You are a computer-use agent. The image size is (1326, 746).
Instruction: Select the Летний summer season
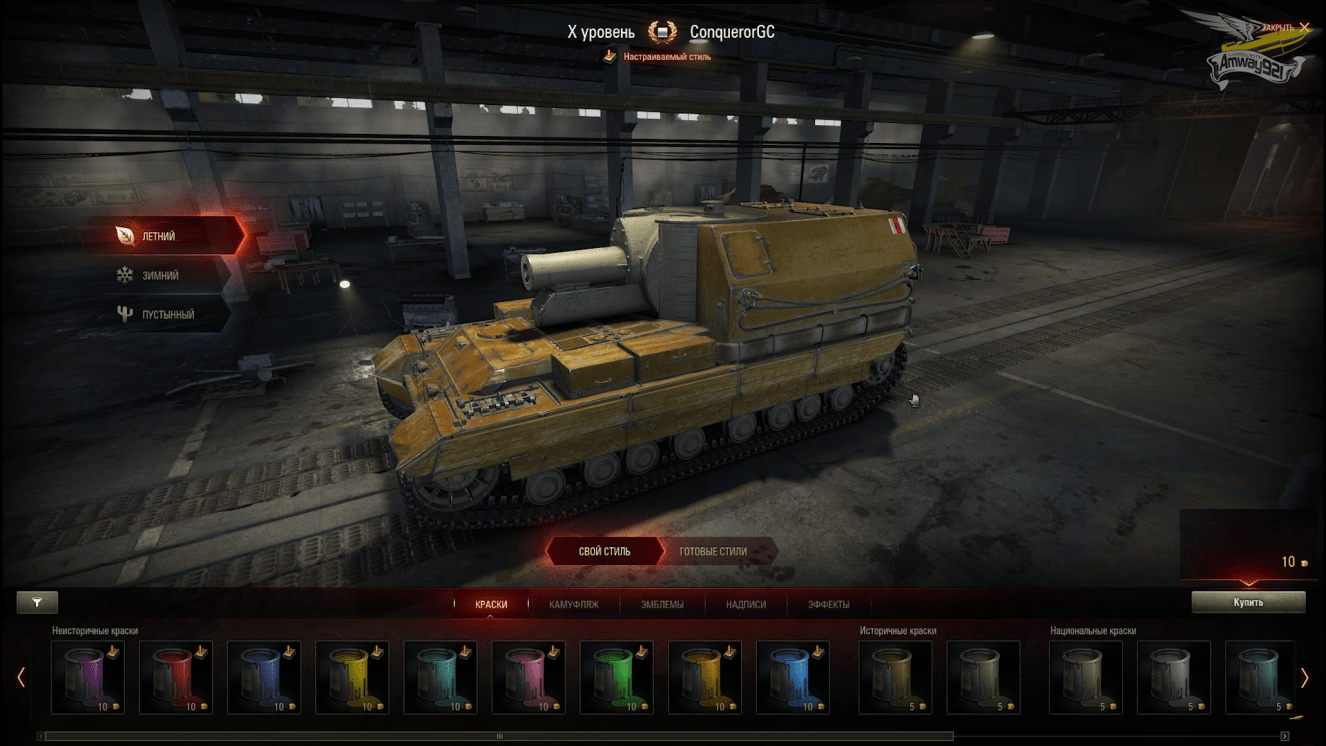point(160,236)
